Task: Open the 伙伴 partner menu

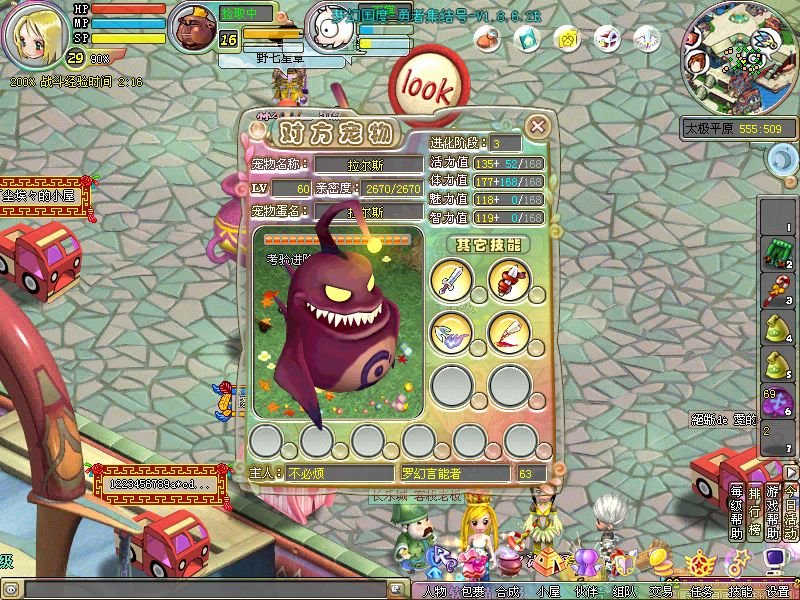Action: [587, 591]
